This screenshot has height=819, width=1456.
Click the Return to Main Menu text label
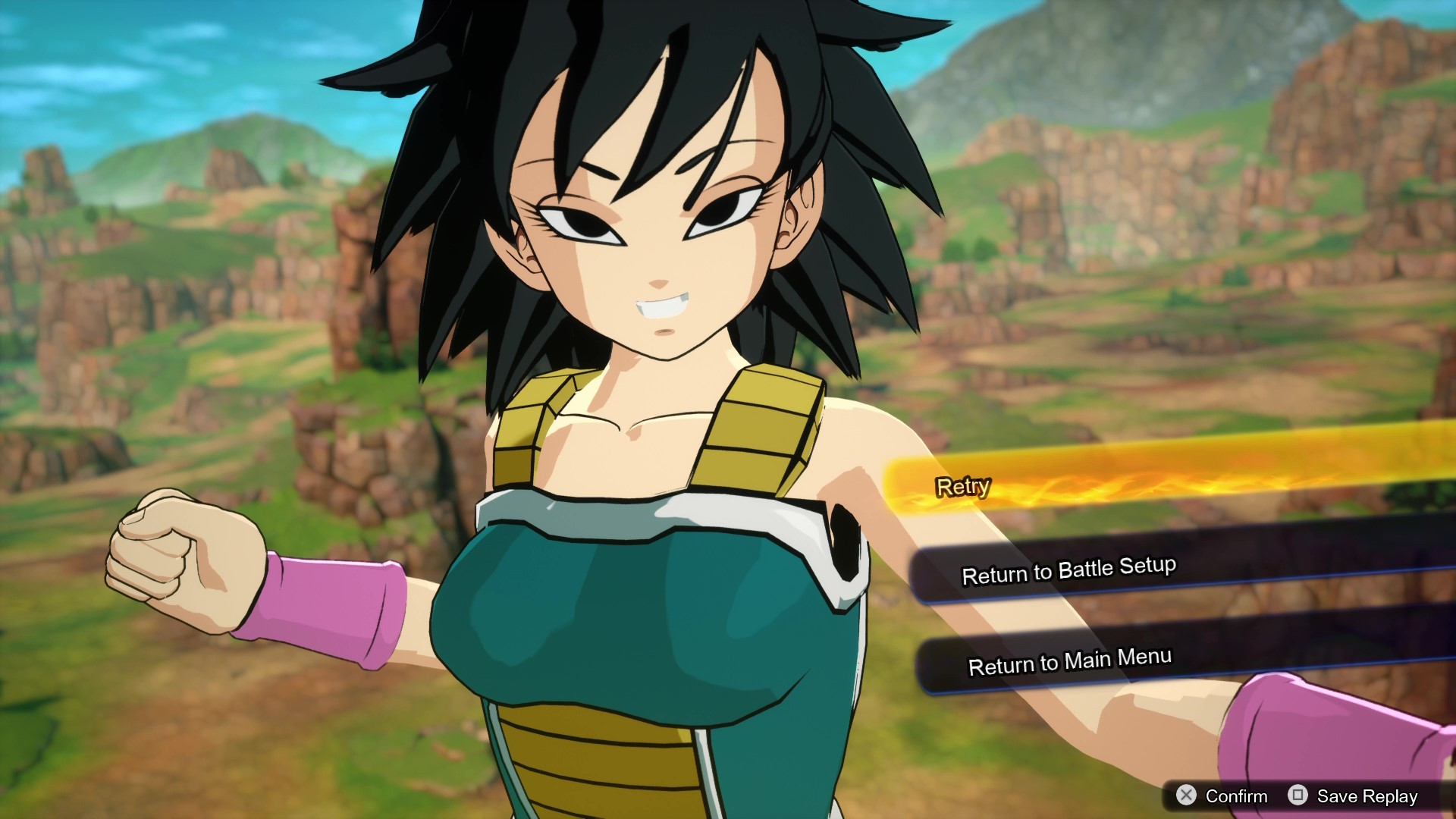click(1070, 661)
